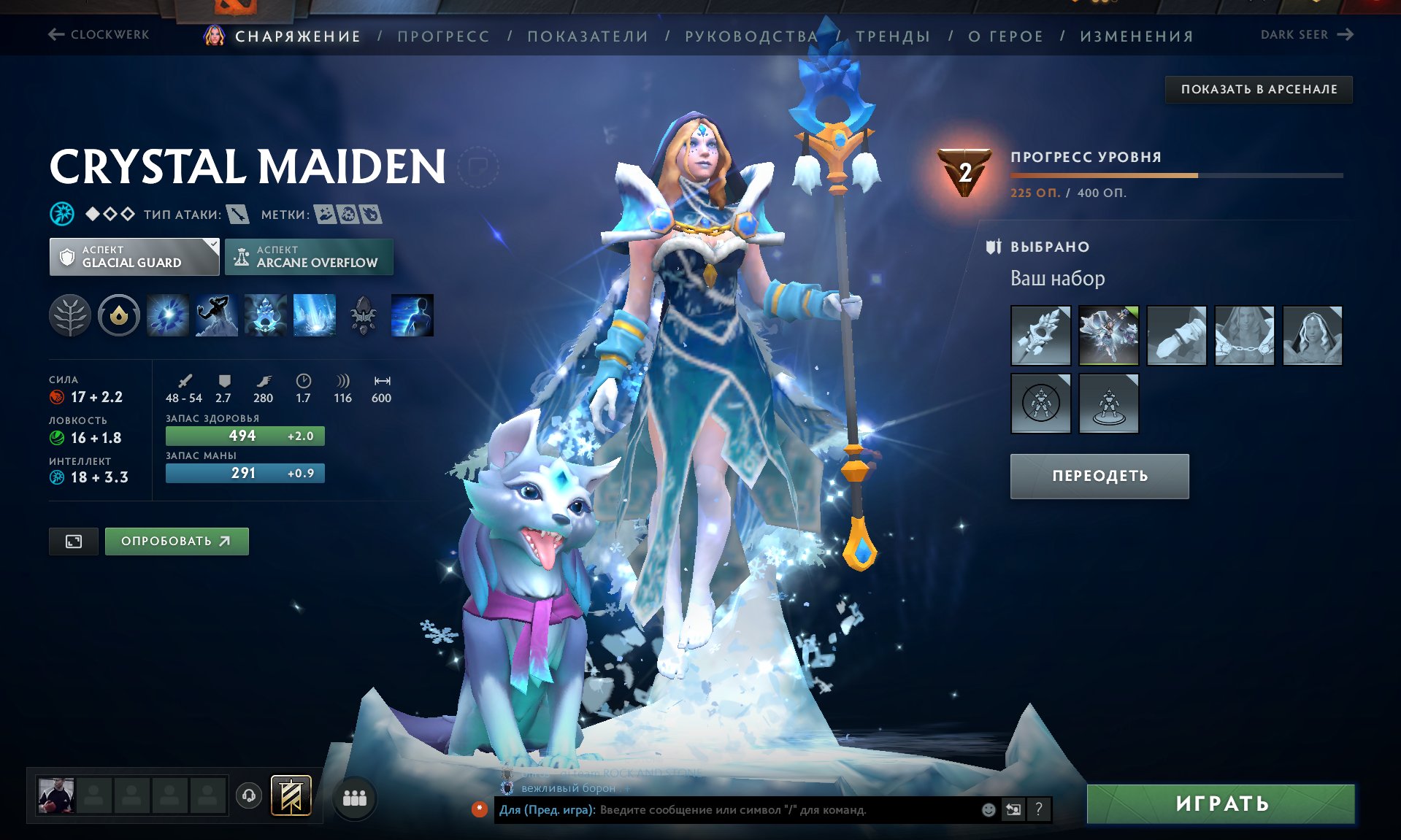Click the staff item thumbnail in Ваш набор

point(1040,335)
